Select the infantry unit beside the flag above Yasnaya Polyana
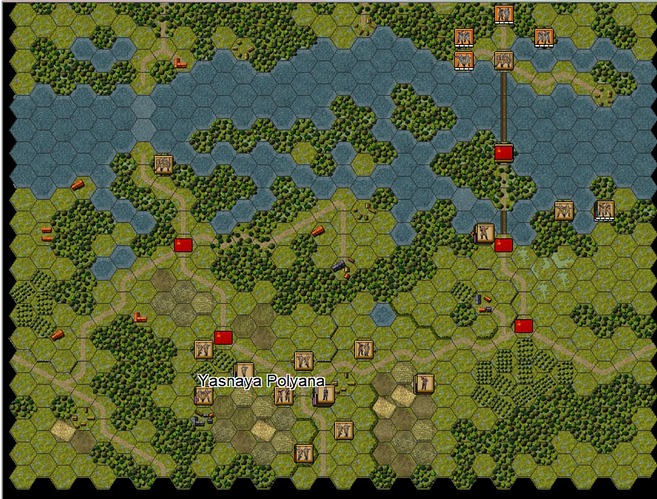Viewport: 657px width, 499px height. (204, 350)
